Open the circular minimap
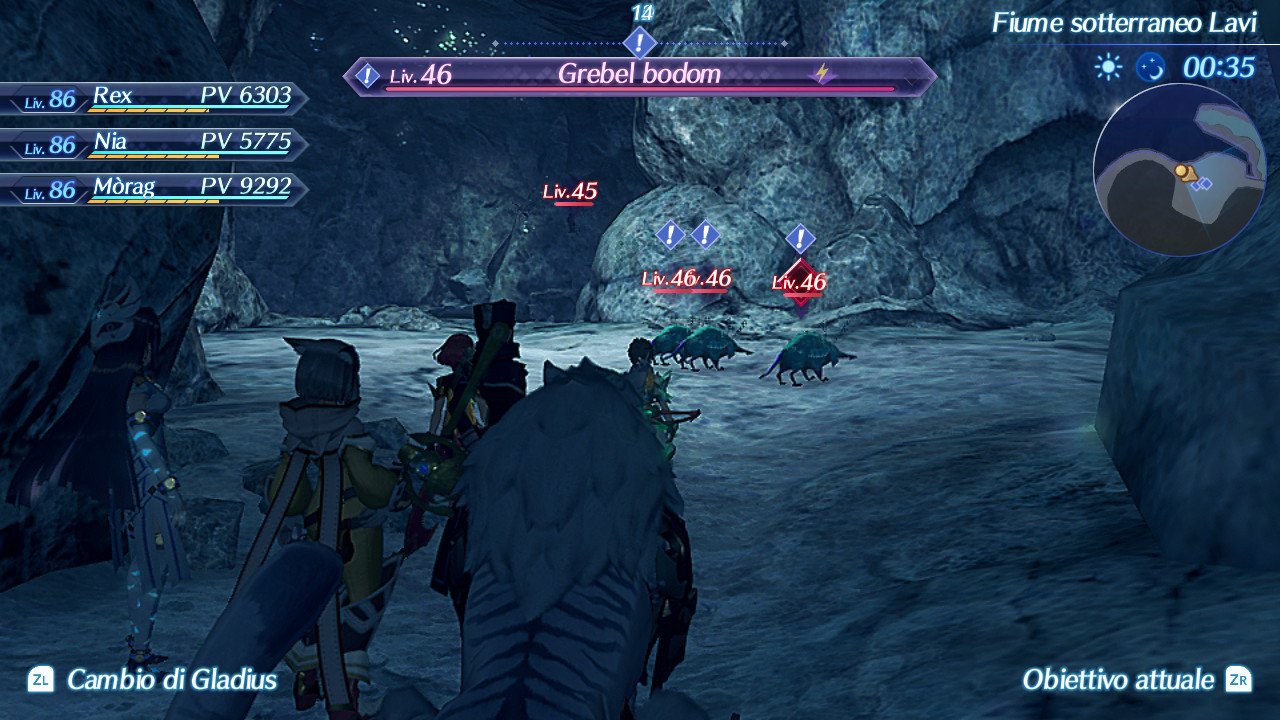The width and height of the screenshot is (1280, 720). point(1179,170)
